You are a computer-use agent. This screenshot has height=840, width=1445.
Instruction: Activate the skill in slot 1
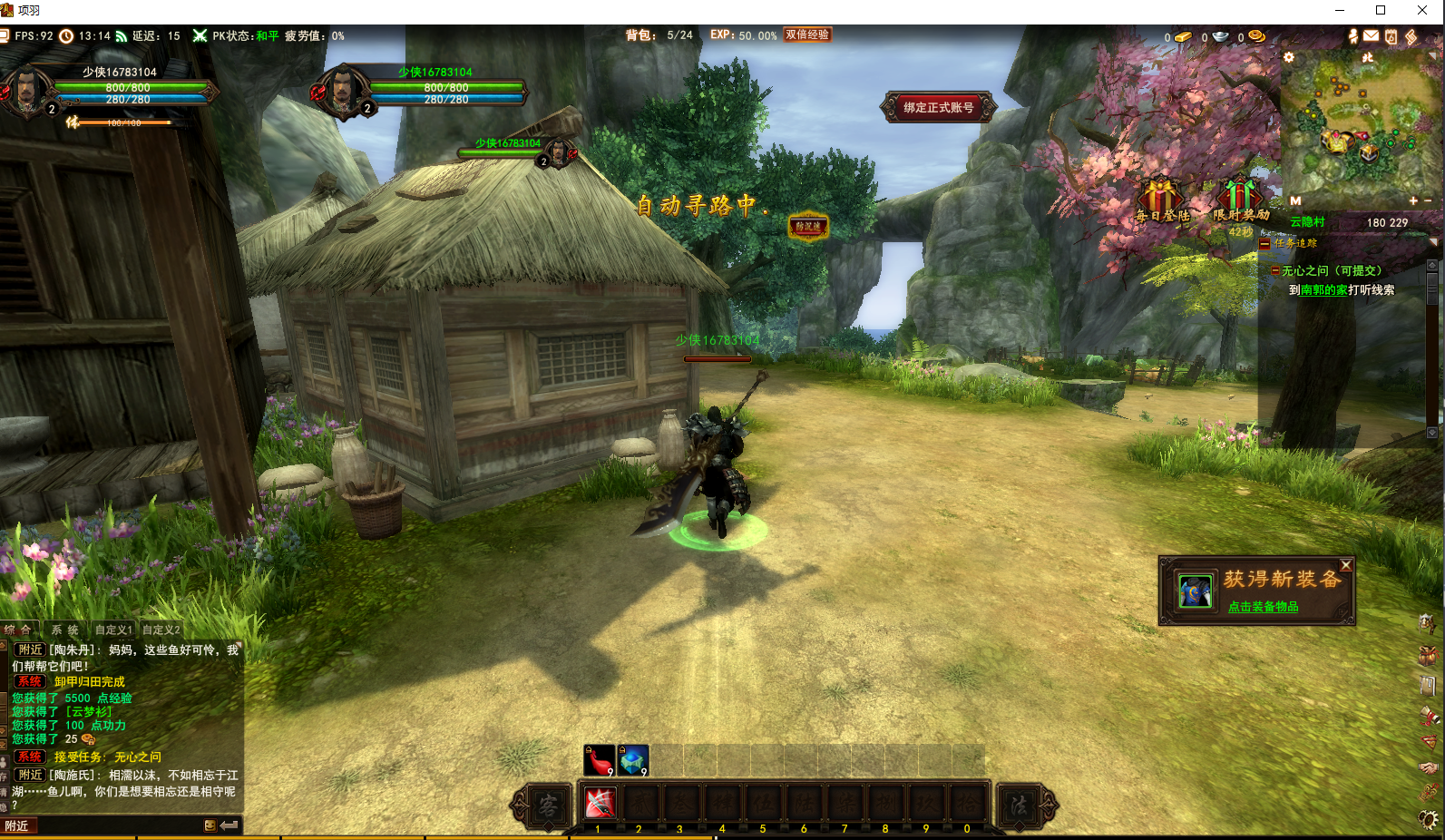pyautogui.click(x=600, y=803)
